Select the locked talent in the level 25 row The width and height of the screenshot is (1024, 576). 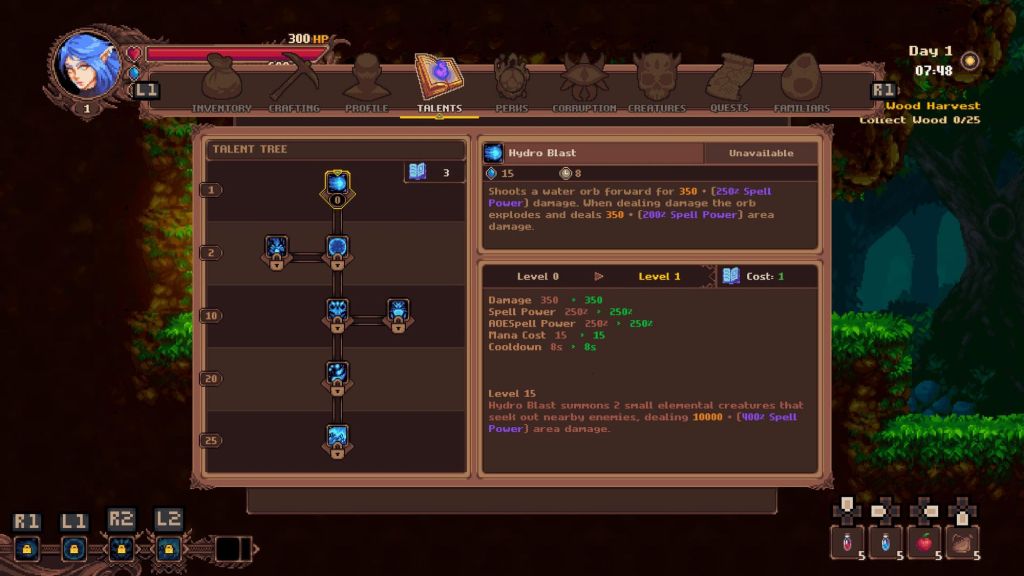(x=337, y=438)
